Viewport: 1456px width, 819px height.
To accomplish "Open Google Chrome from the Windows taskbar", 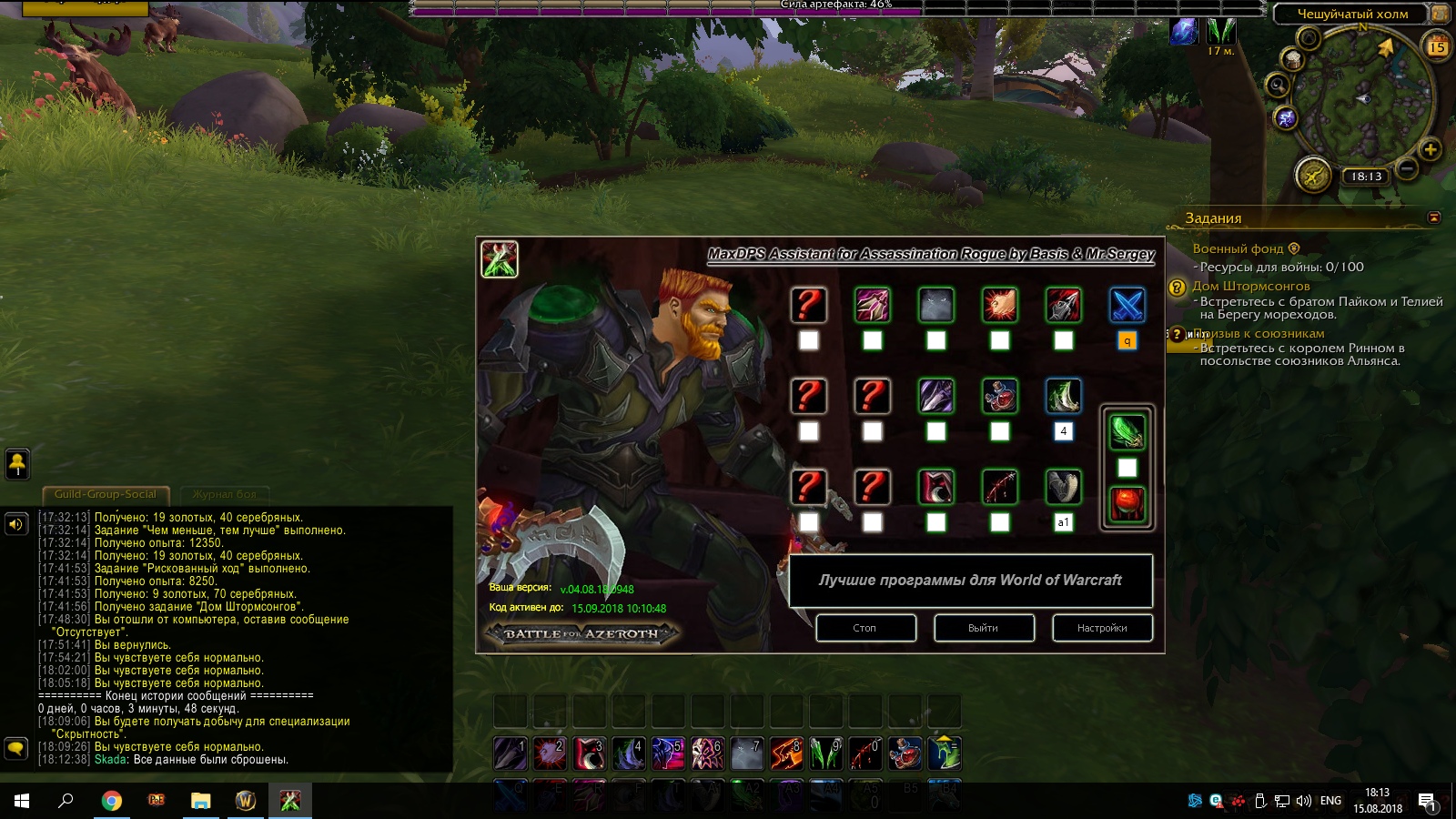I will click(x=111, y=801).
